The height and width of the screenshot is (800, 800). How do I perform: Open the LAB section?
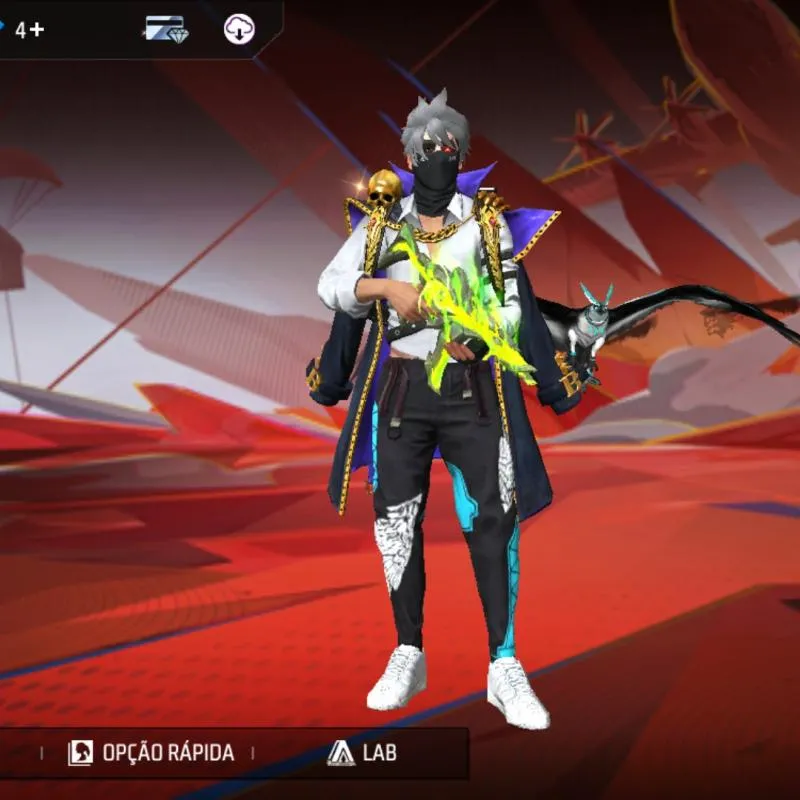point(361,753)
